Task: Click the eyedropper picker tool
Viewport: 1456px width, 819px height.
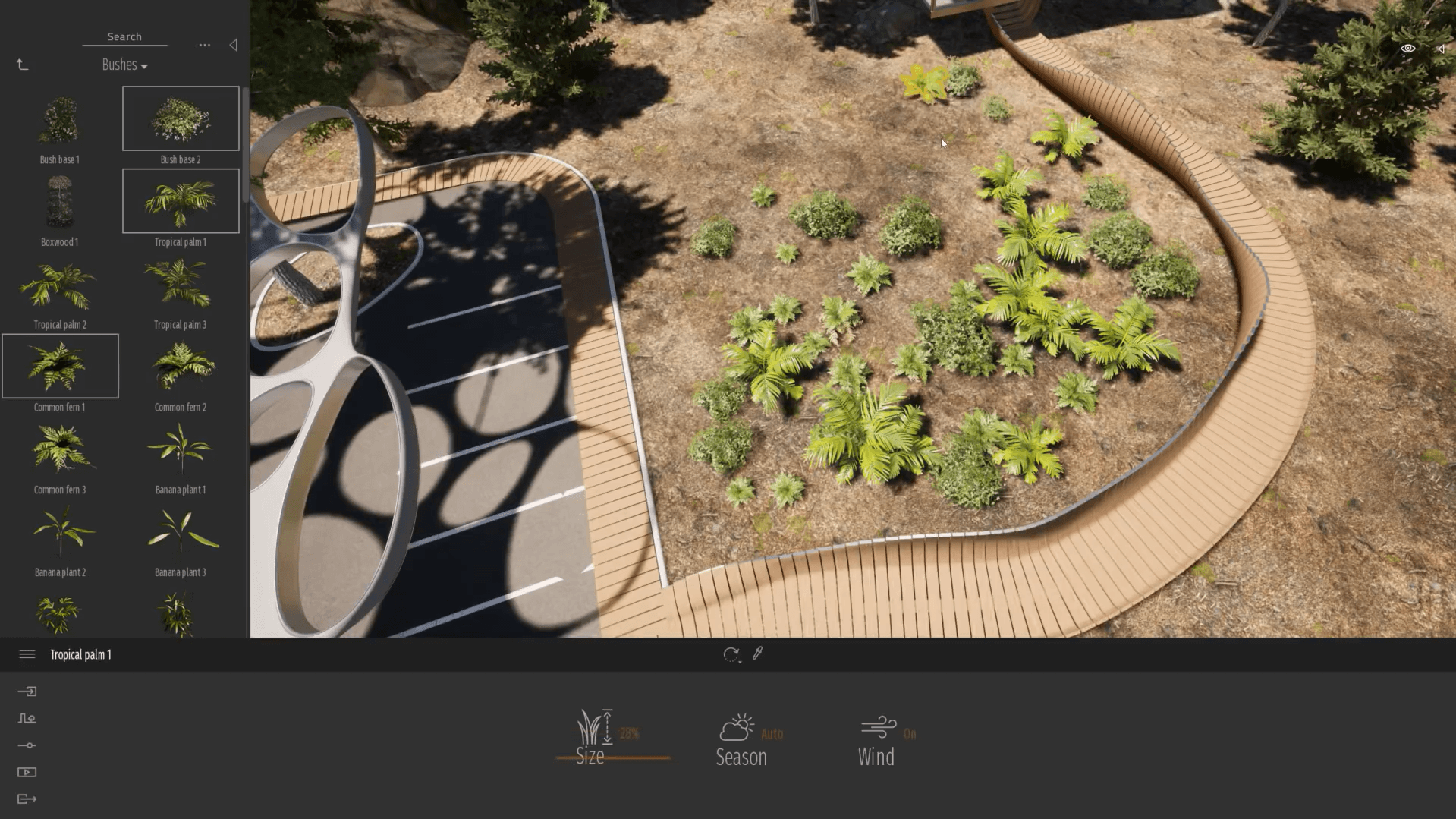Action: tap(757, 654)
